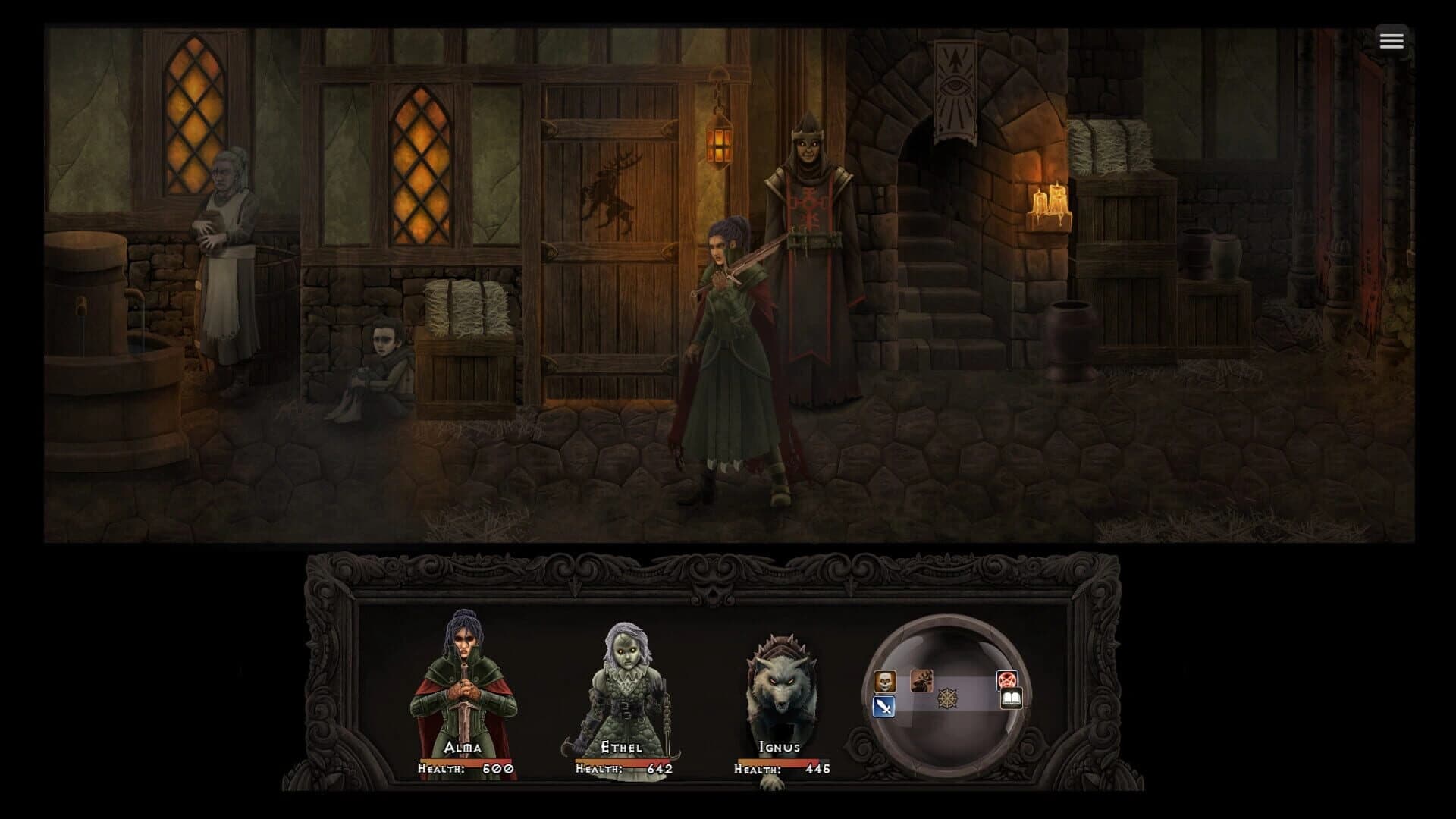The image size is (1456, 819).
Task: Speak with the old woman holding a jug
Action: pos(224,243)
